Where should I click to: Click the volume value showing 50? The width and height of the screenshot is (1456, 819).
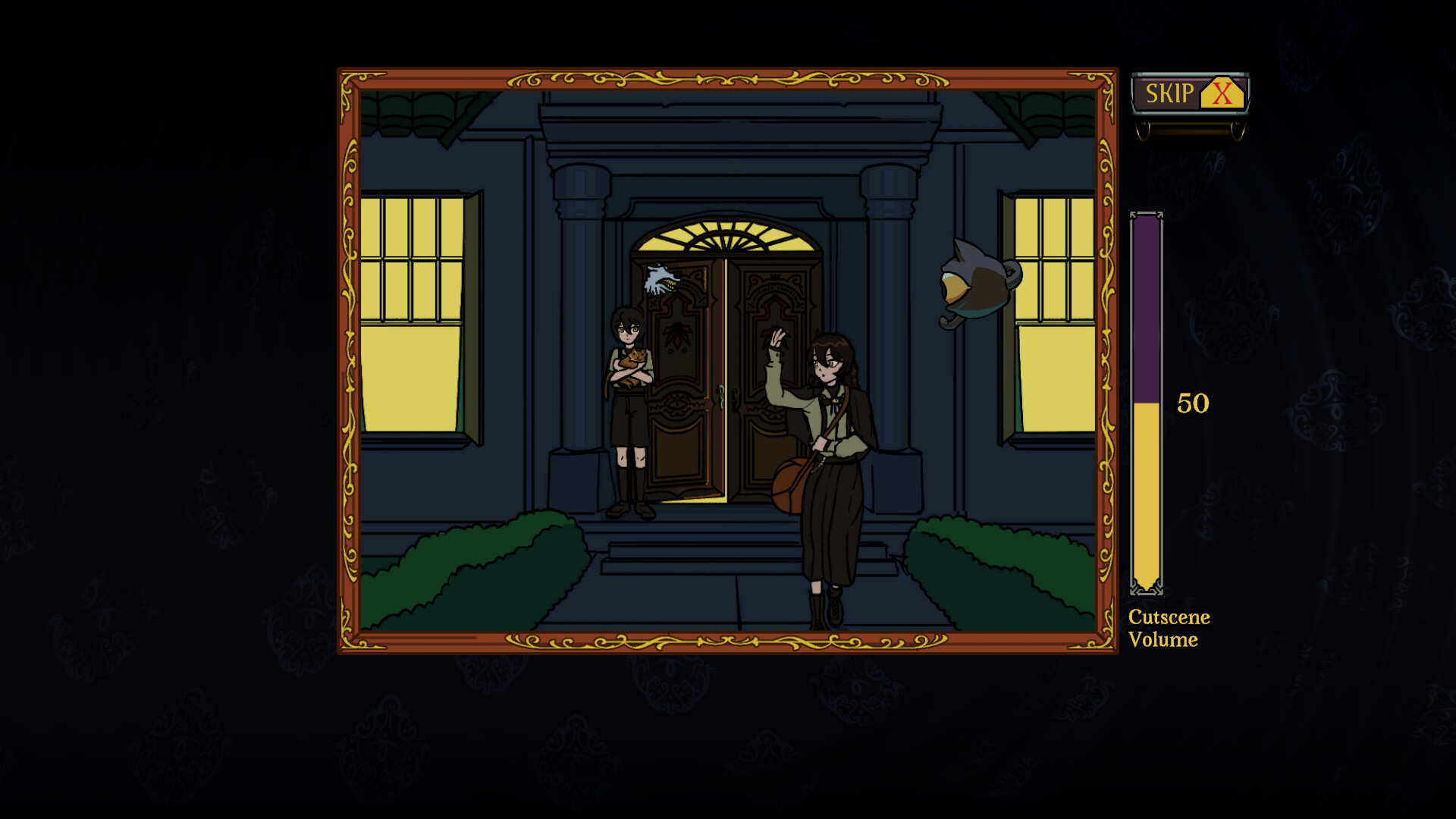pos(1192,403)
